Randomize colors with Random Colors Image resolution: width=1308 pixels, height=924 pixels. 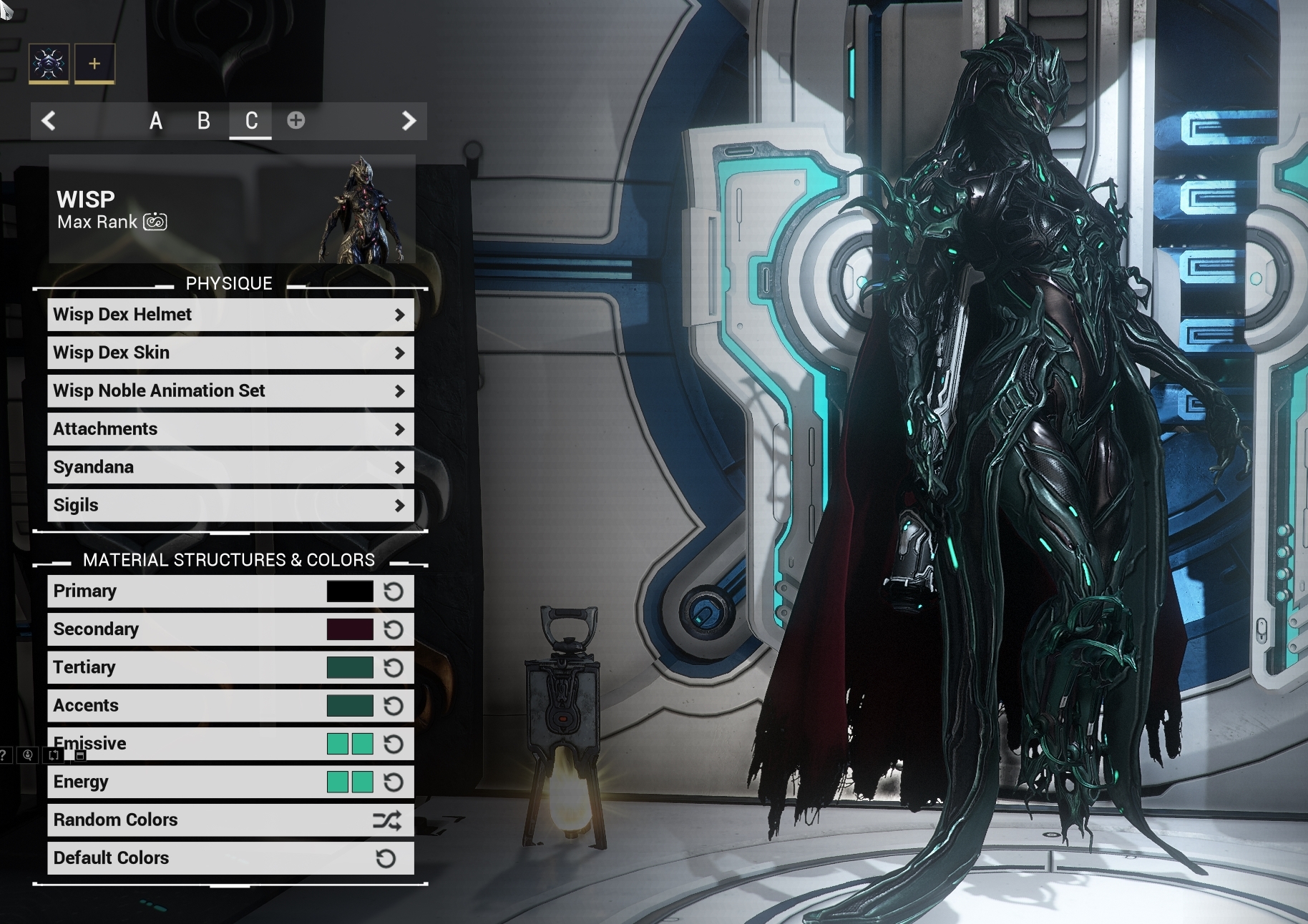point(230,820)
